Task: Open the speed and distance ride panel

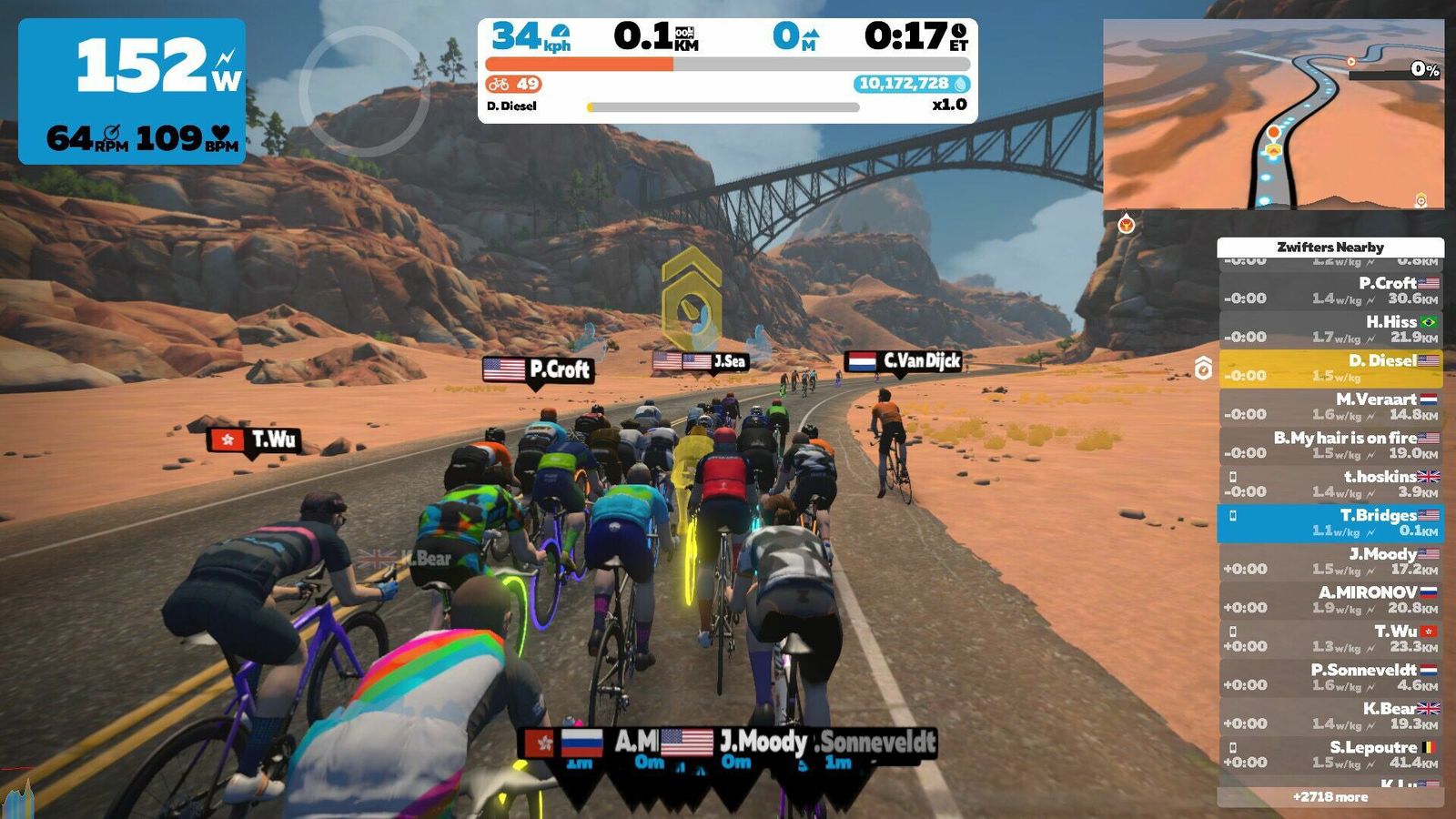Action: (x=727, y=70)
